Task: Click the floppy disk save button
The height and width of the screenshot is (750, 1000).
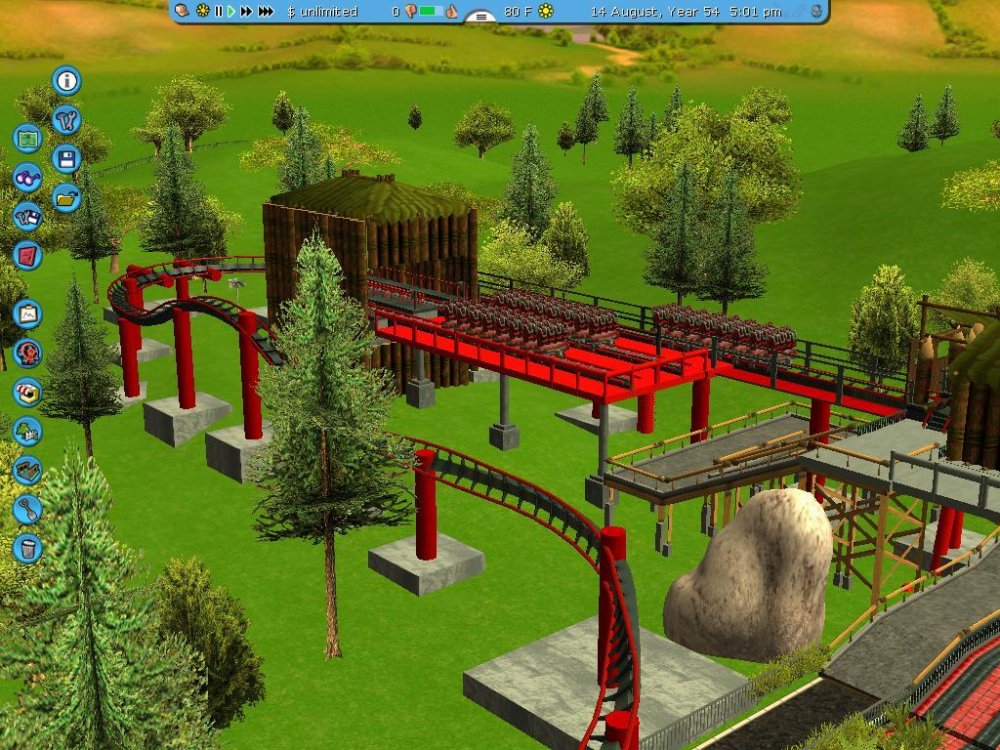Action: click(x=66, y=158)
